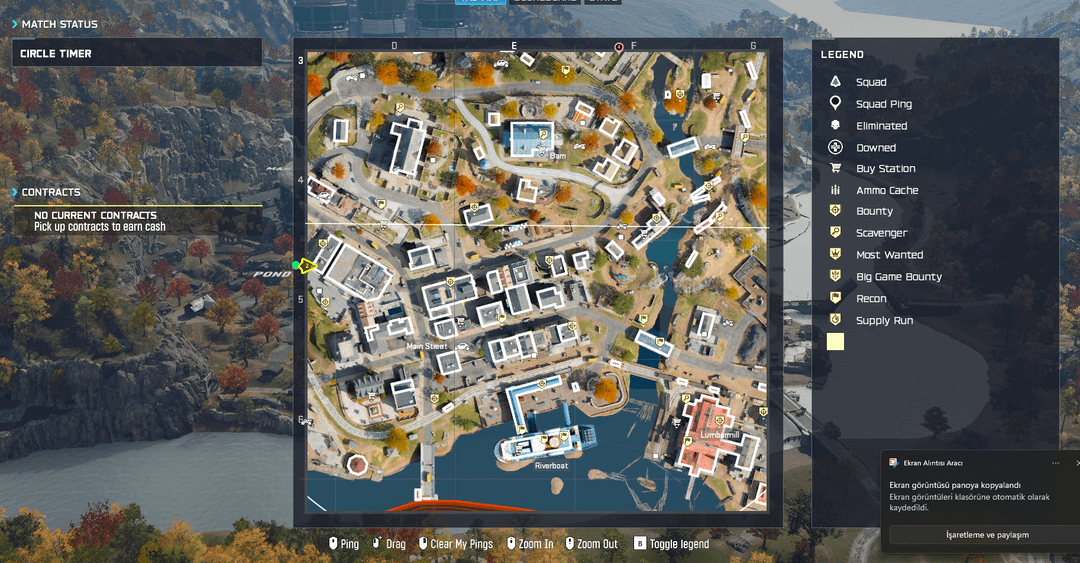Screen dimensions: 1080x563
Task: Select the Bounty contract legend entry
Action: pos(874,211)
